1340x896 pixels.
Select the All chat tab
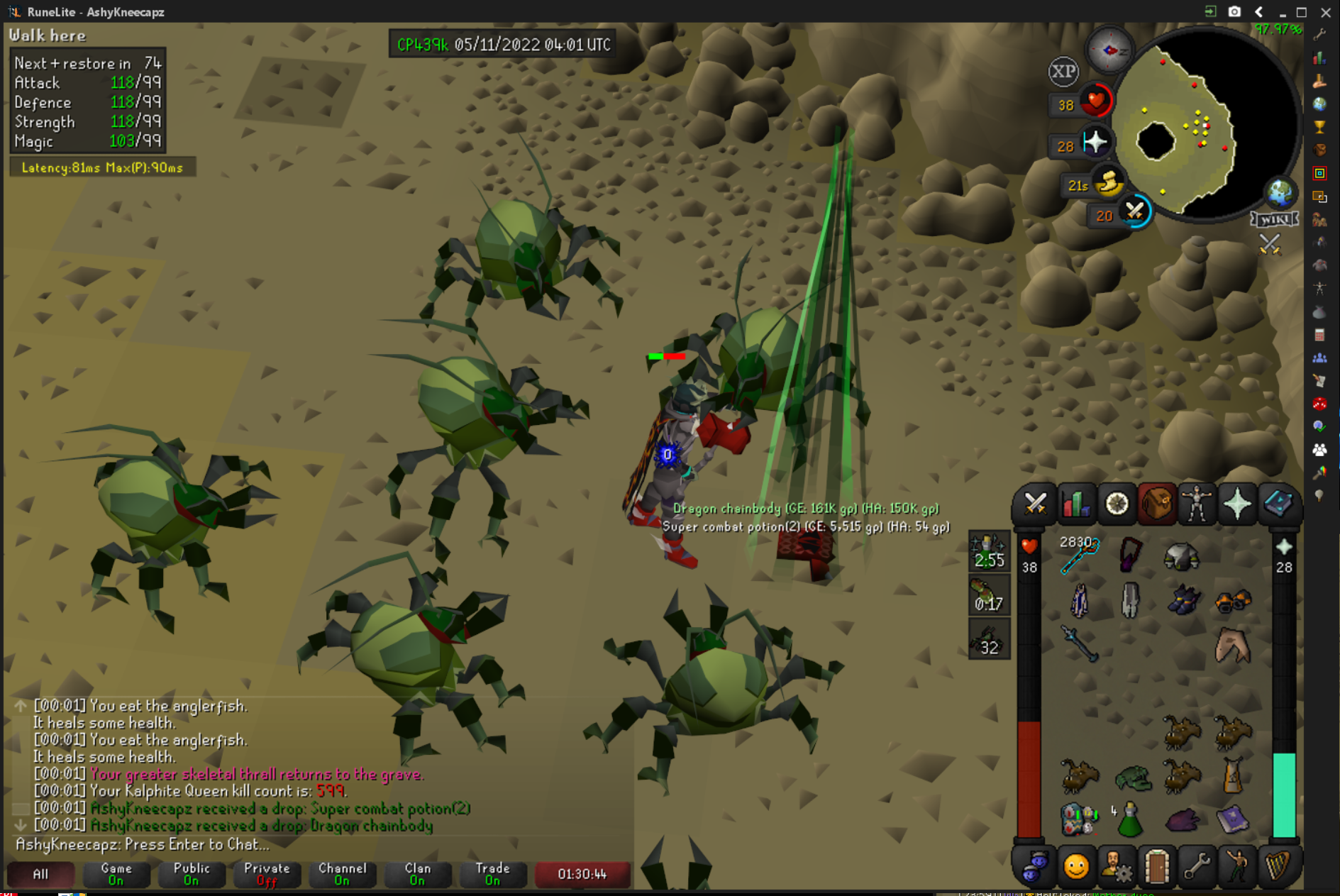tap(40, 873)
